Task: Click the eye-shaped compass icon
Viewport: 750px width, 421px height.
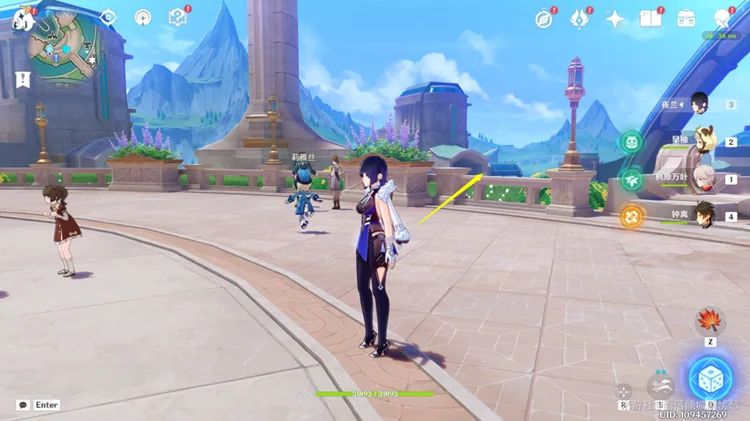Action: click(x=108, y=18)
